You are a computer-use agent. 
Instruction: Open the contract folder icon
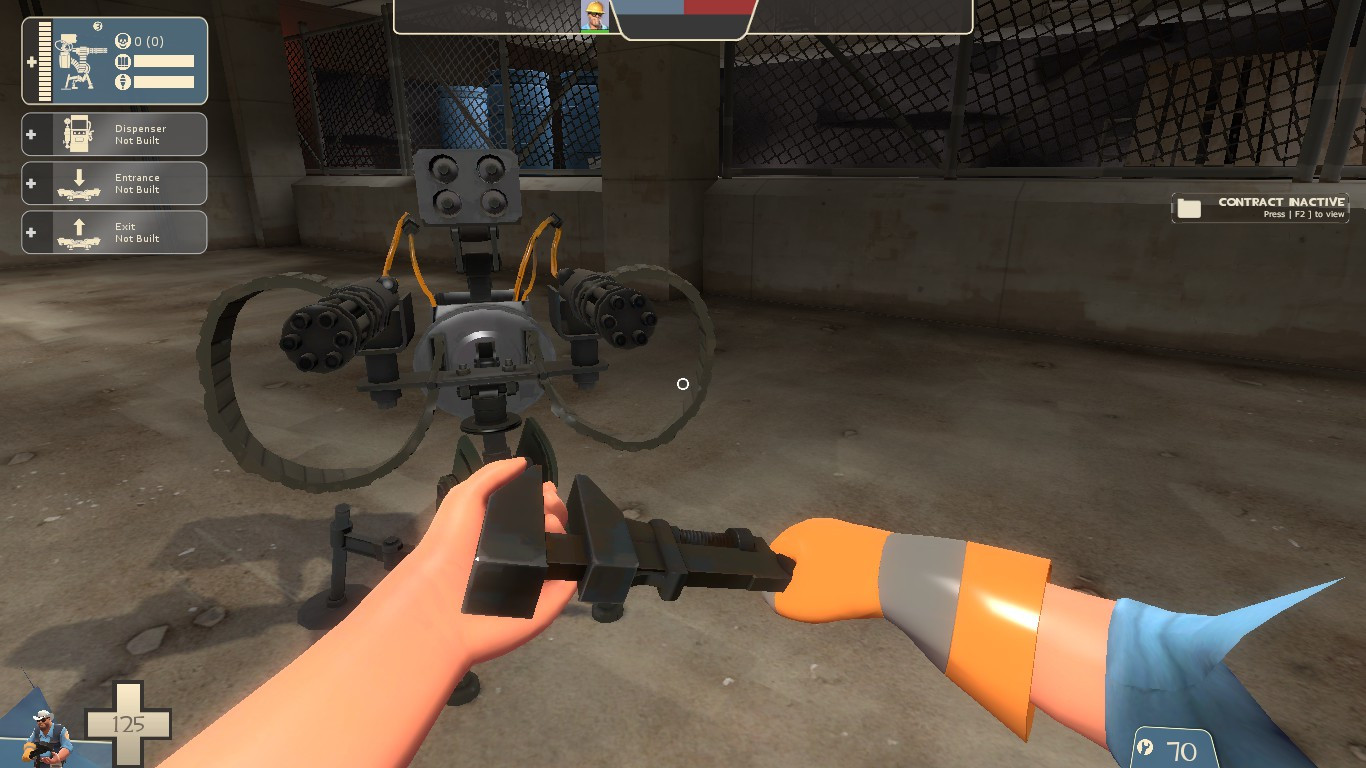[x=1188, y=207]
